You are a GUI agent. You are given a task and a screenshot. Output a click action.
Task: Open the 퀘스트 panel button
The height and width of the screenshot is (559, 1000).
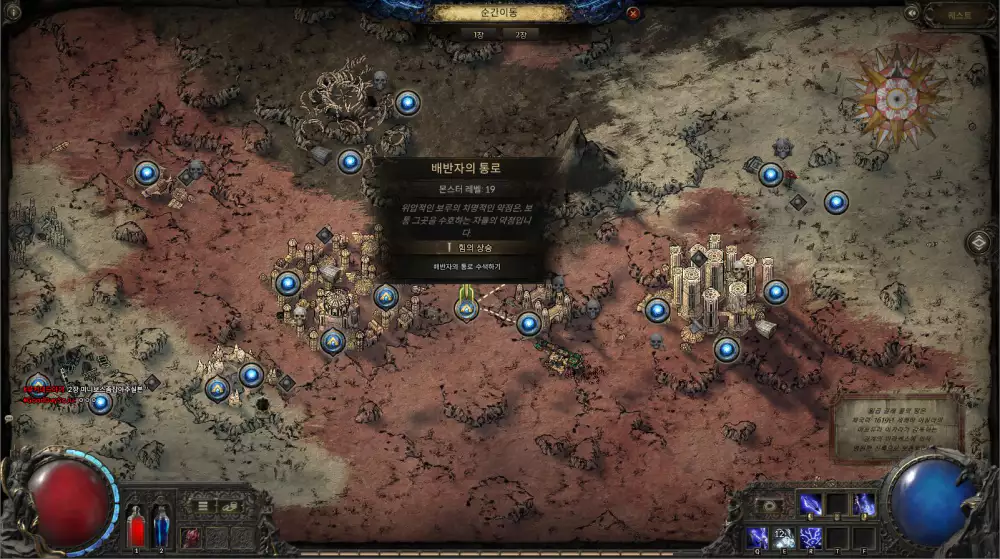click(959, 14)
